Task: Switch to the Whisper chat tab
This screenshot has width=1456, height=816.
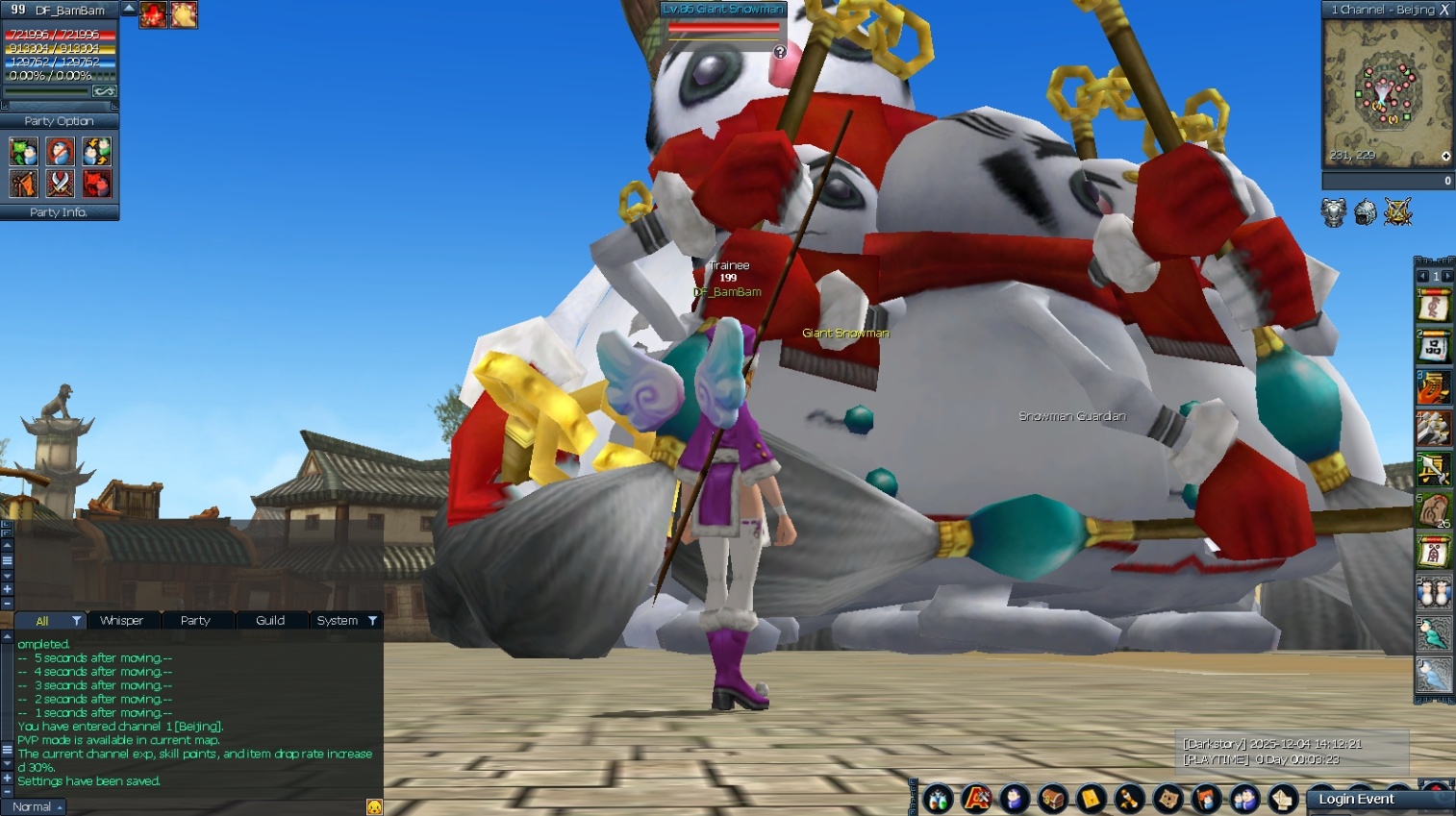Action: click(x=121, y=621)
